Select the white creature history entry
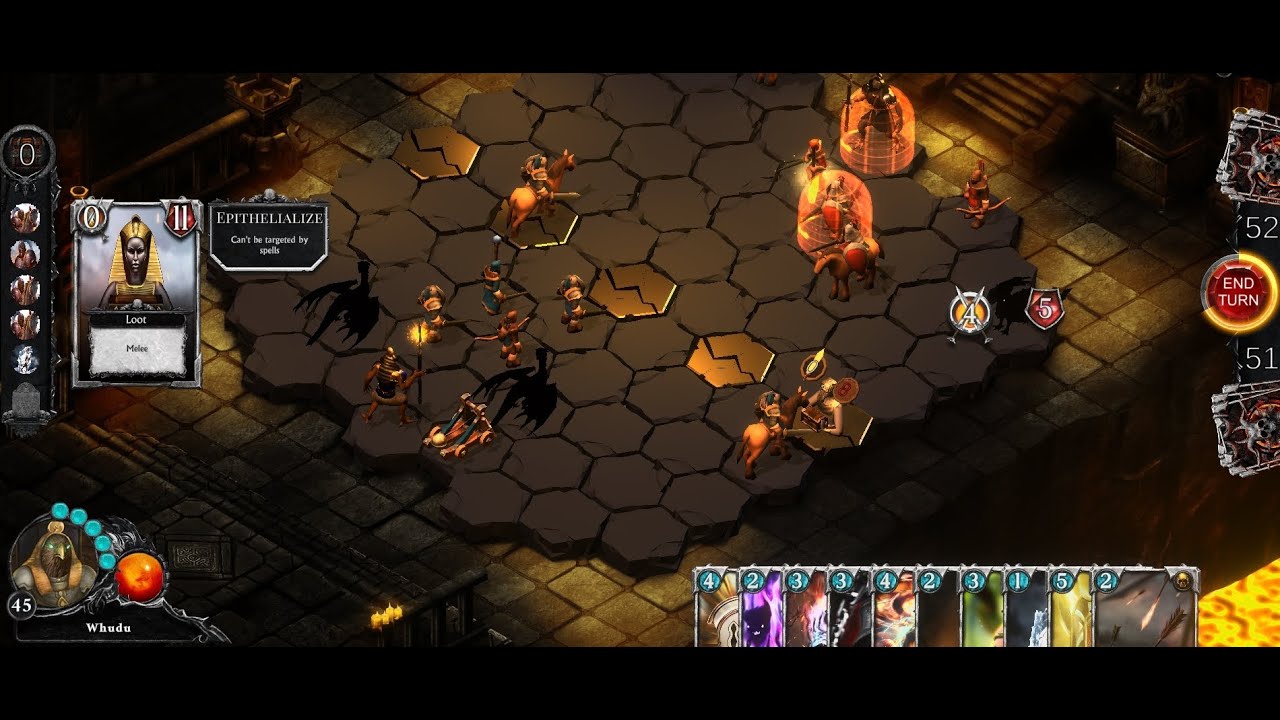This screenshot has height=720, width=1280. [x=26, y=359]
